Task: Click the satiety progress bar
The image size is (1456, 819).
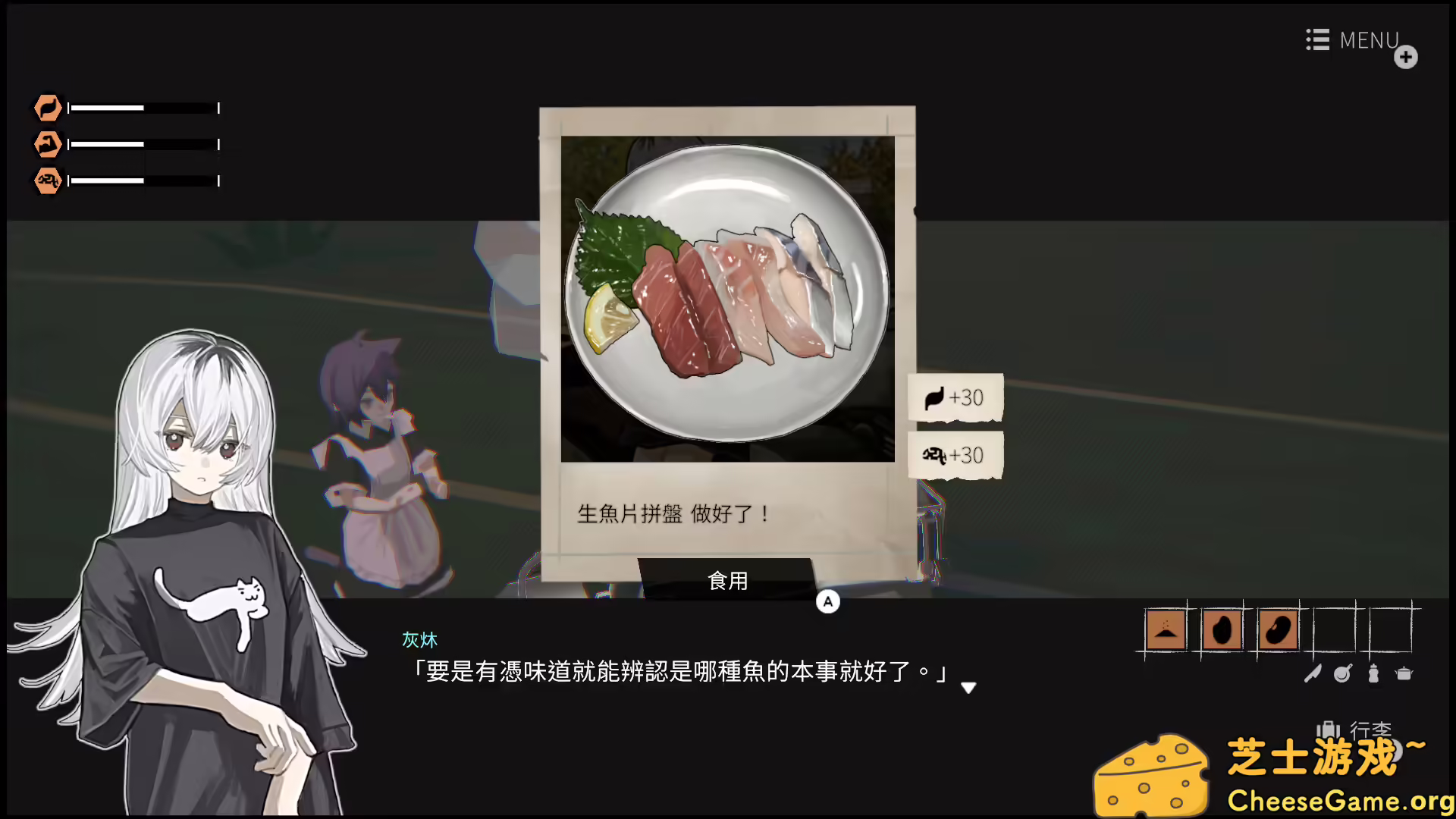Action: pyautogui.click(x=143, y=108)
